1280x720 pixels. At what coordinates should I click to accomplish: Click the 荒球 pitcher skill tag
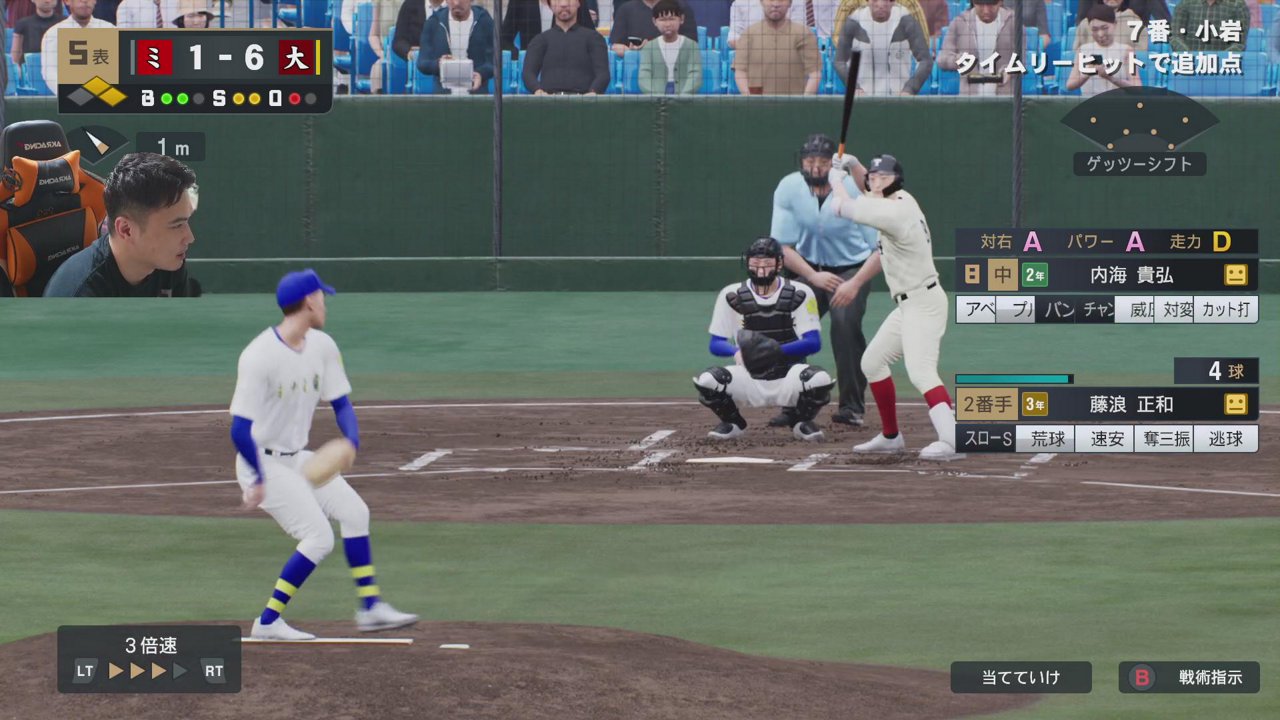pos(1047,439)
